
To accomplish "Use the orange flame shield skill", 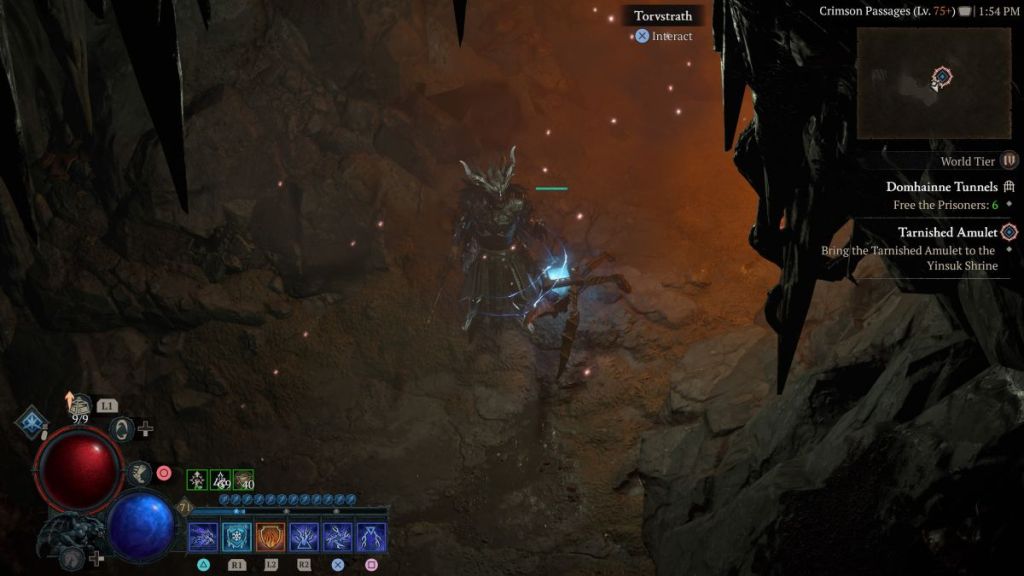I will tap(270, 538).
